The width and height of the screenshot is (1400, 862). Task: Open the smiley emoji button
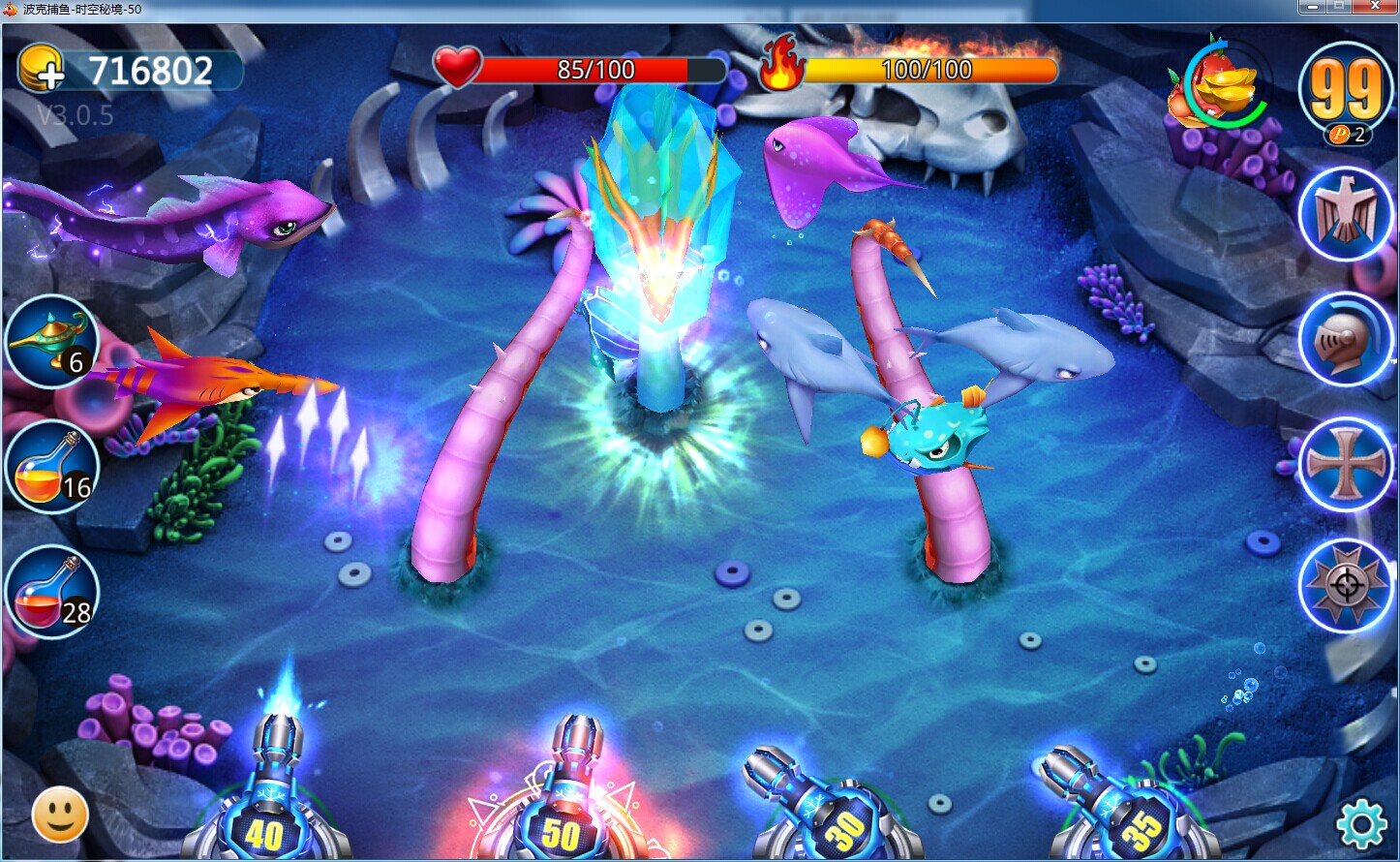tap(60, 816)
